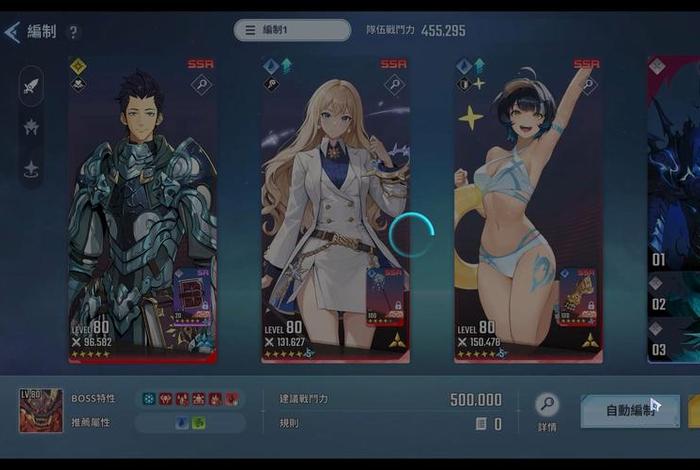Open the 編制1 formation selector
700x470 pixels.
(292, 30)
